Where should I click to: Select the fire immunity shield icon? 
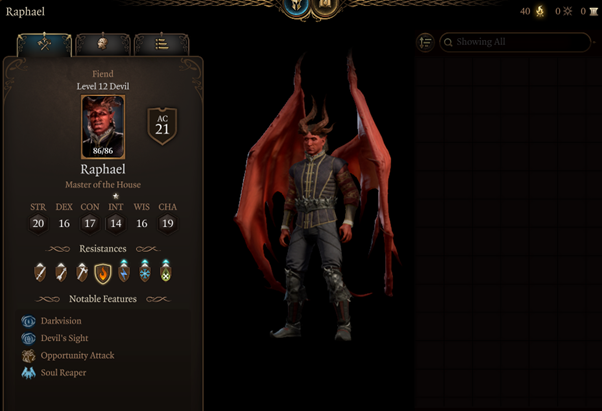[103, 271]
